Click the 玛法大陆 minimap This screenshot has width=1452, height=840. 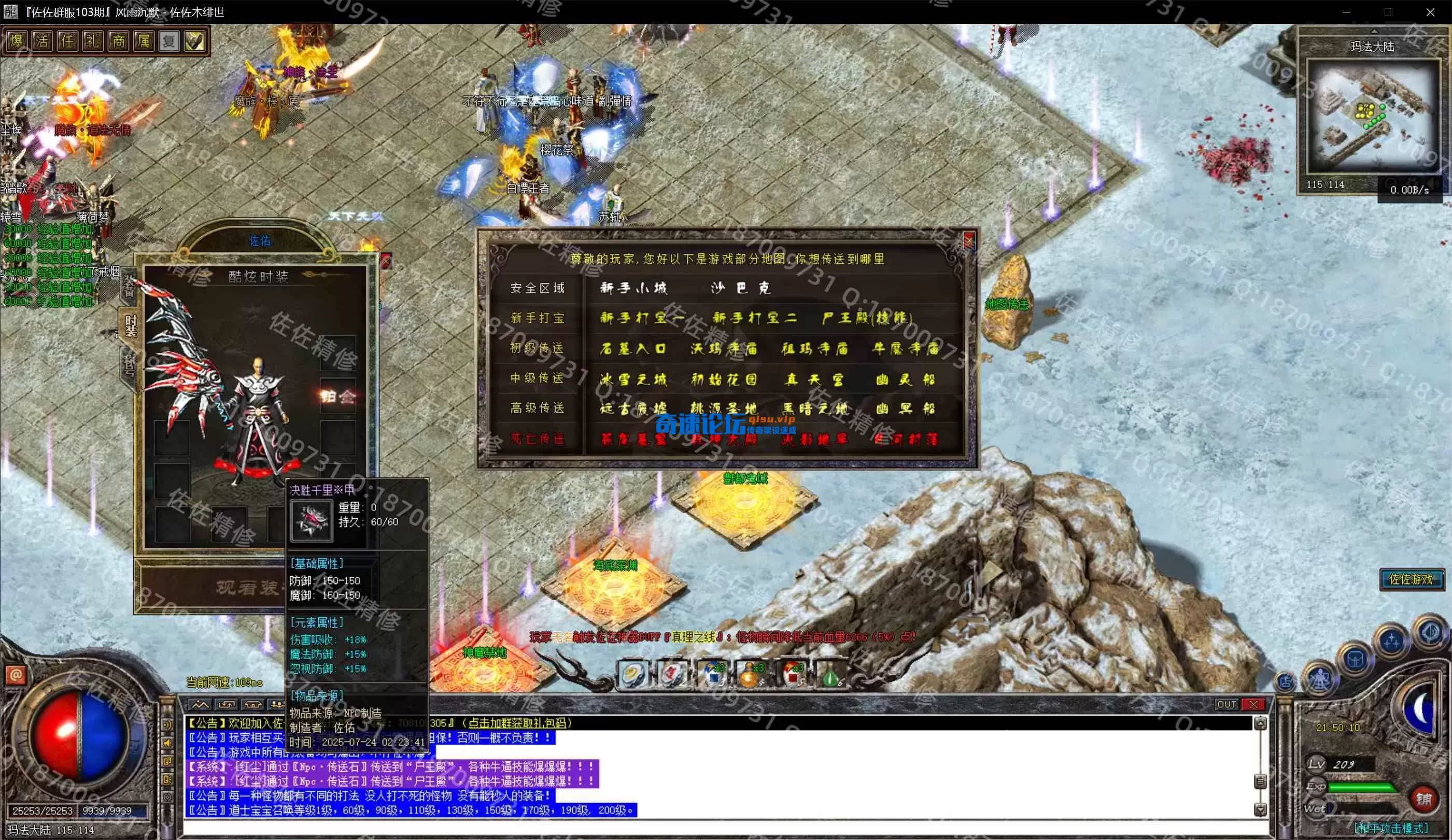point(1372,115)
